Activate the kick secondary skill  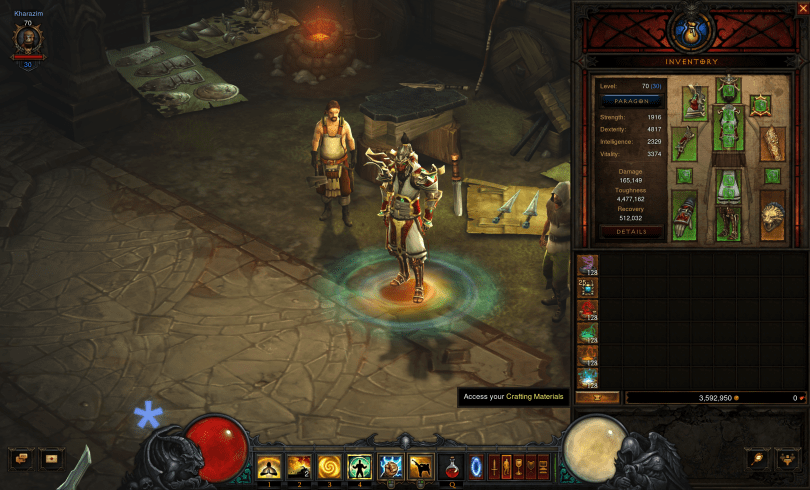coord(420,465)
